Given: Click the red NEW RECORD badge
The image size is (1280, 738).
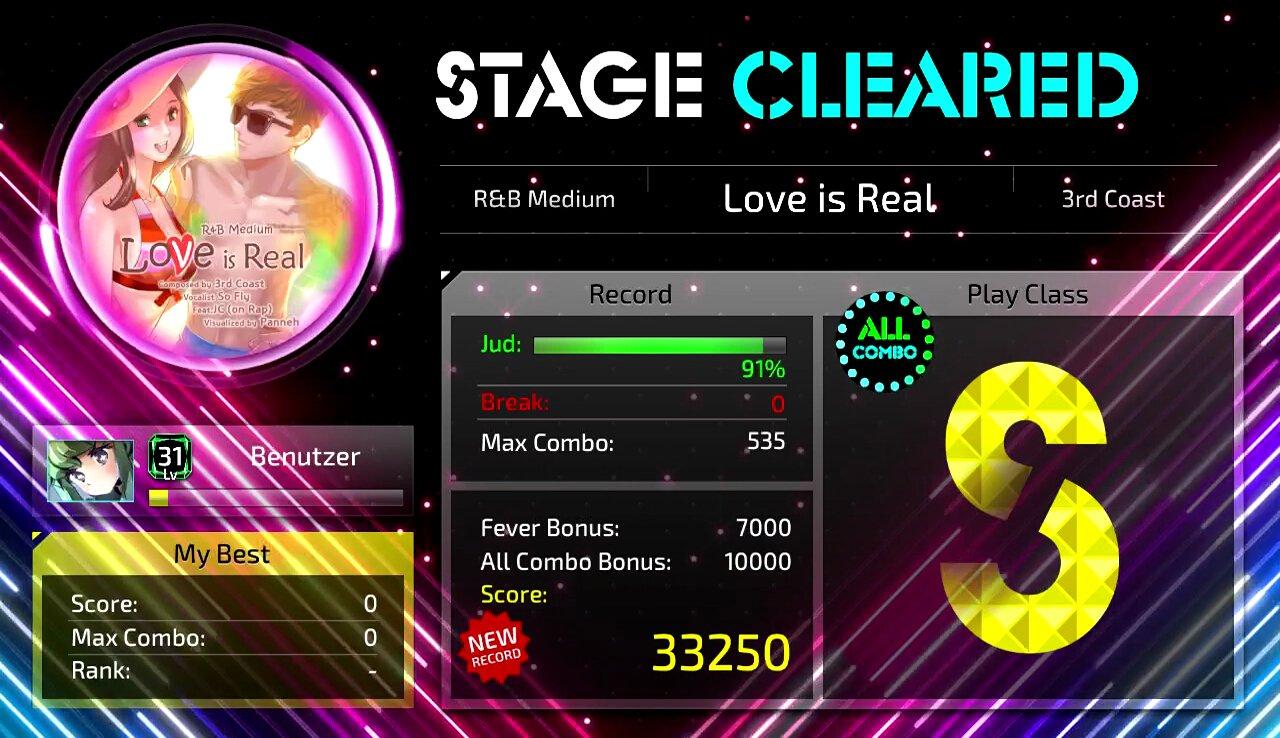Looking at the screenshot, I should (492, 645).
